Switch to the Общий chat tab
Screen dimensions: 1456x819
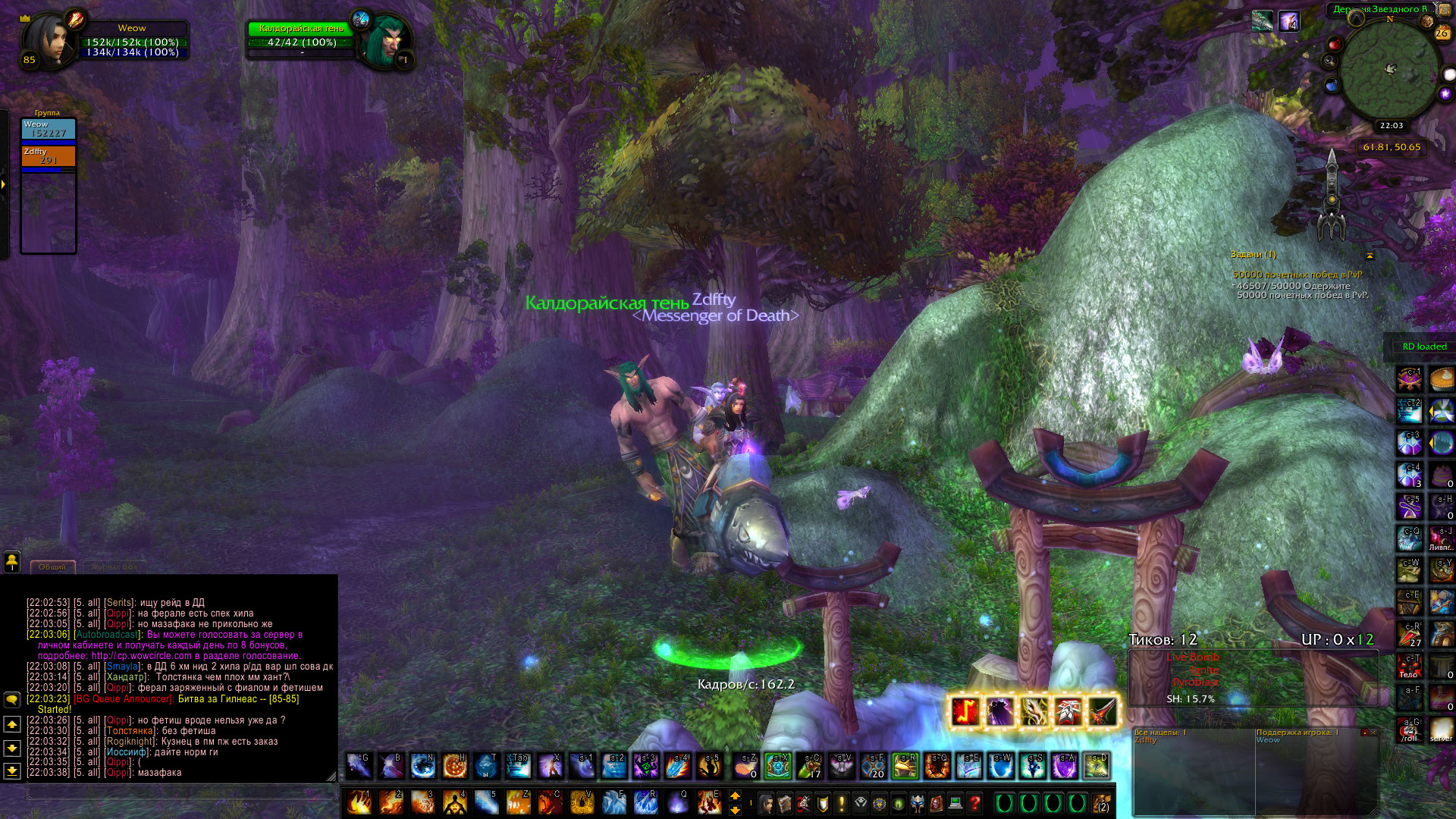tap(52, 566)
